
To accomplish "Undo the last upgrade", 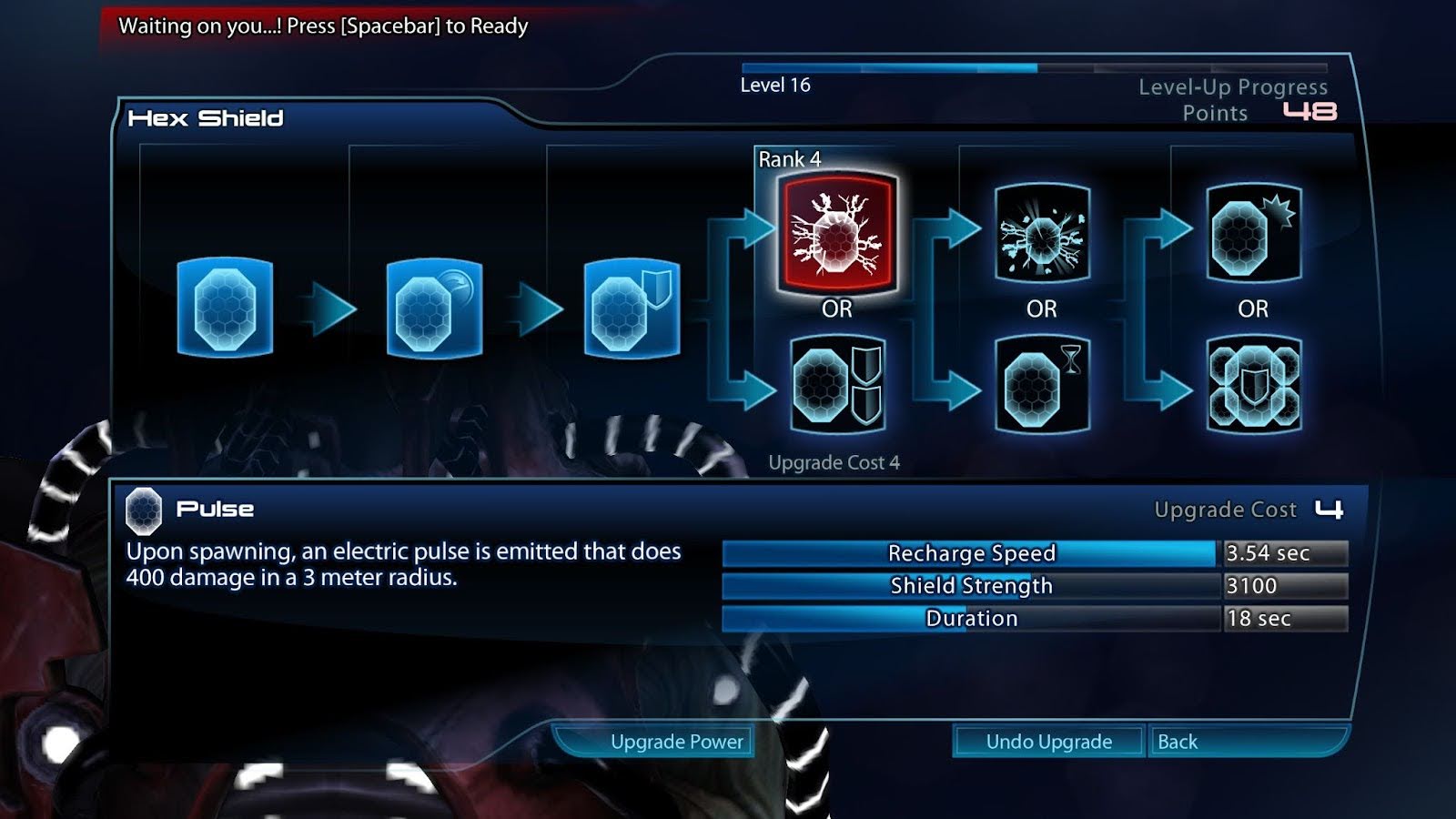I will pos(1048,742).
